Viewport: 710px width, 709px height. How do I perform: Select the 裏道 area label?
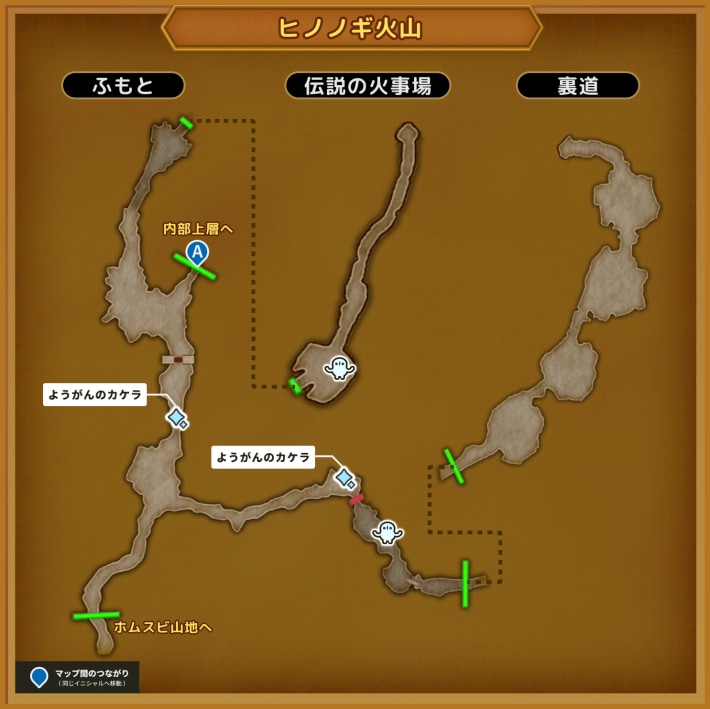coord(577,86)
